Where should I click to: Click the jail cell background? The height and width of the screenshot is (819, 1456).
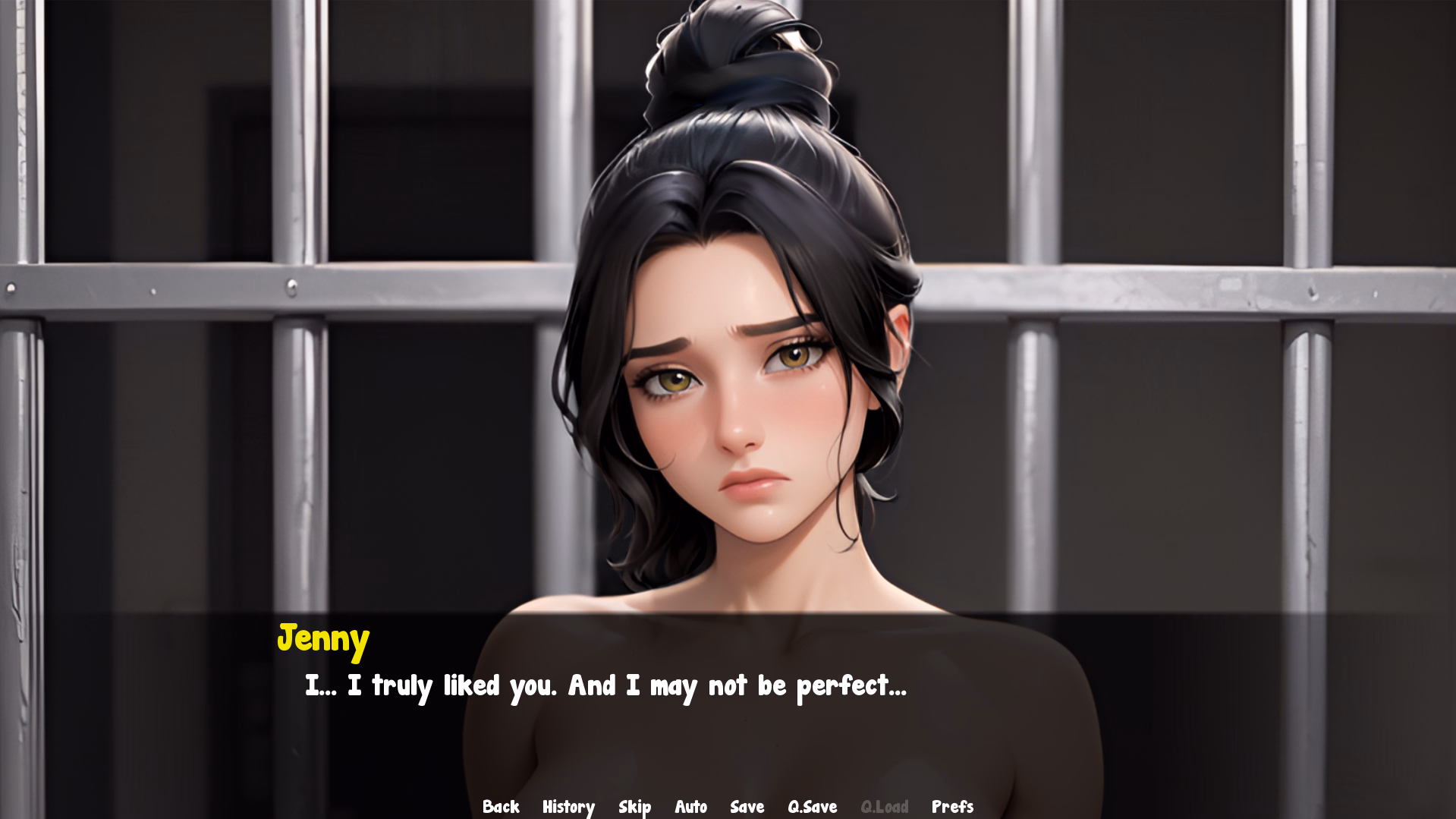[228, 304]
